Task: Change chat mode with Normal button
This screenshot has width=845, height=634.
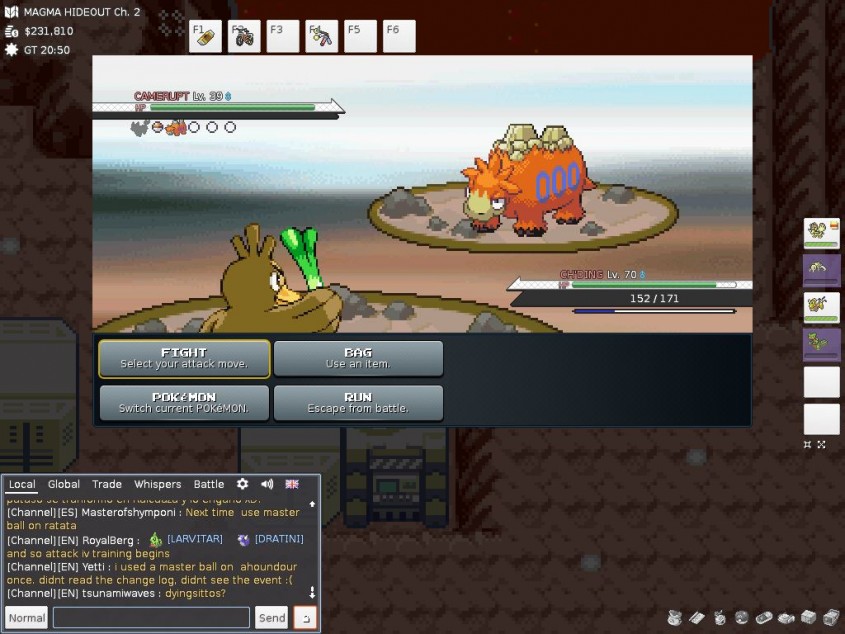Action: pyautogui.click(x=27, y=618)
